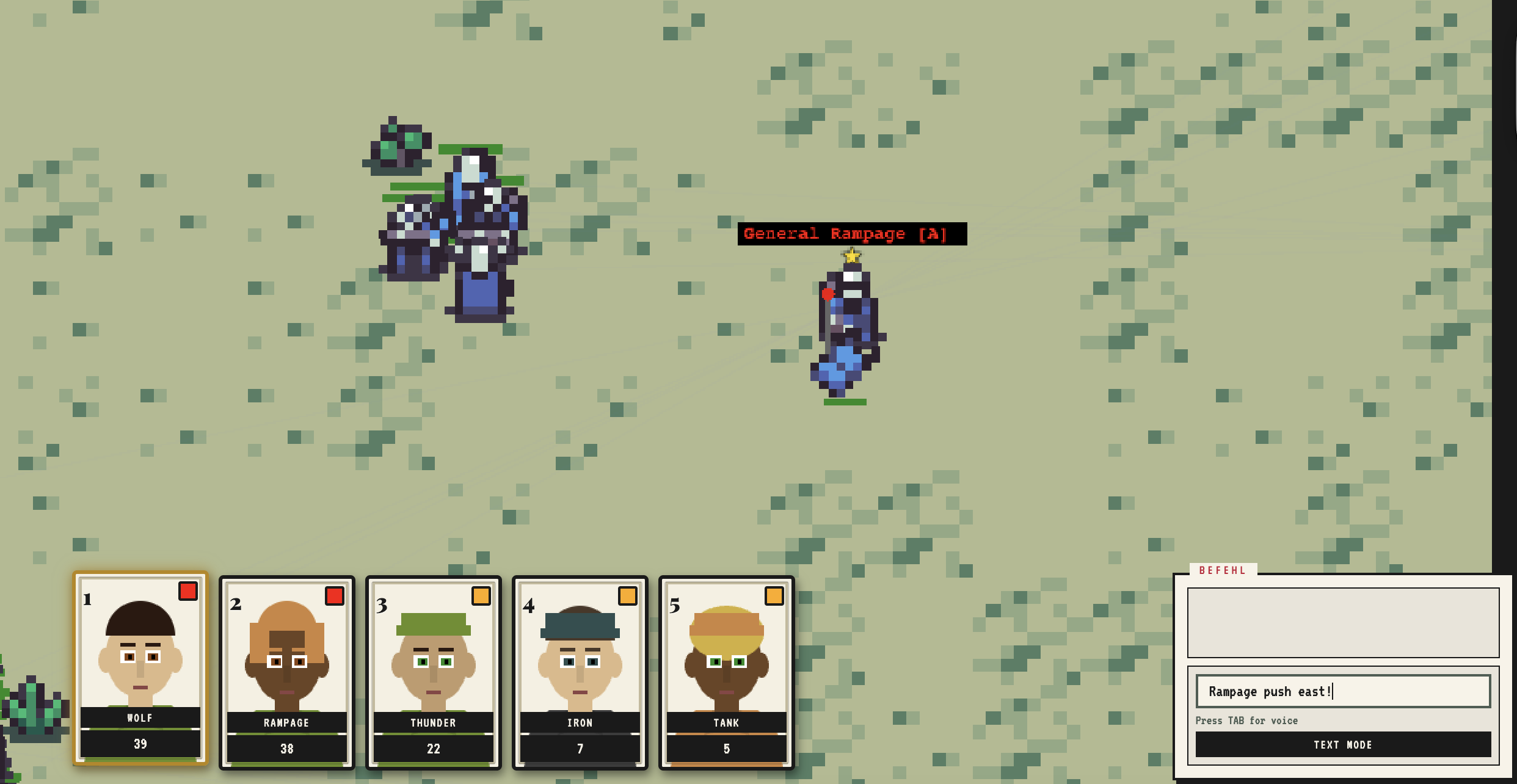1517x784 pixels.
Task: Open the BEFEHL command panel
Action: [1344, 623]
